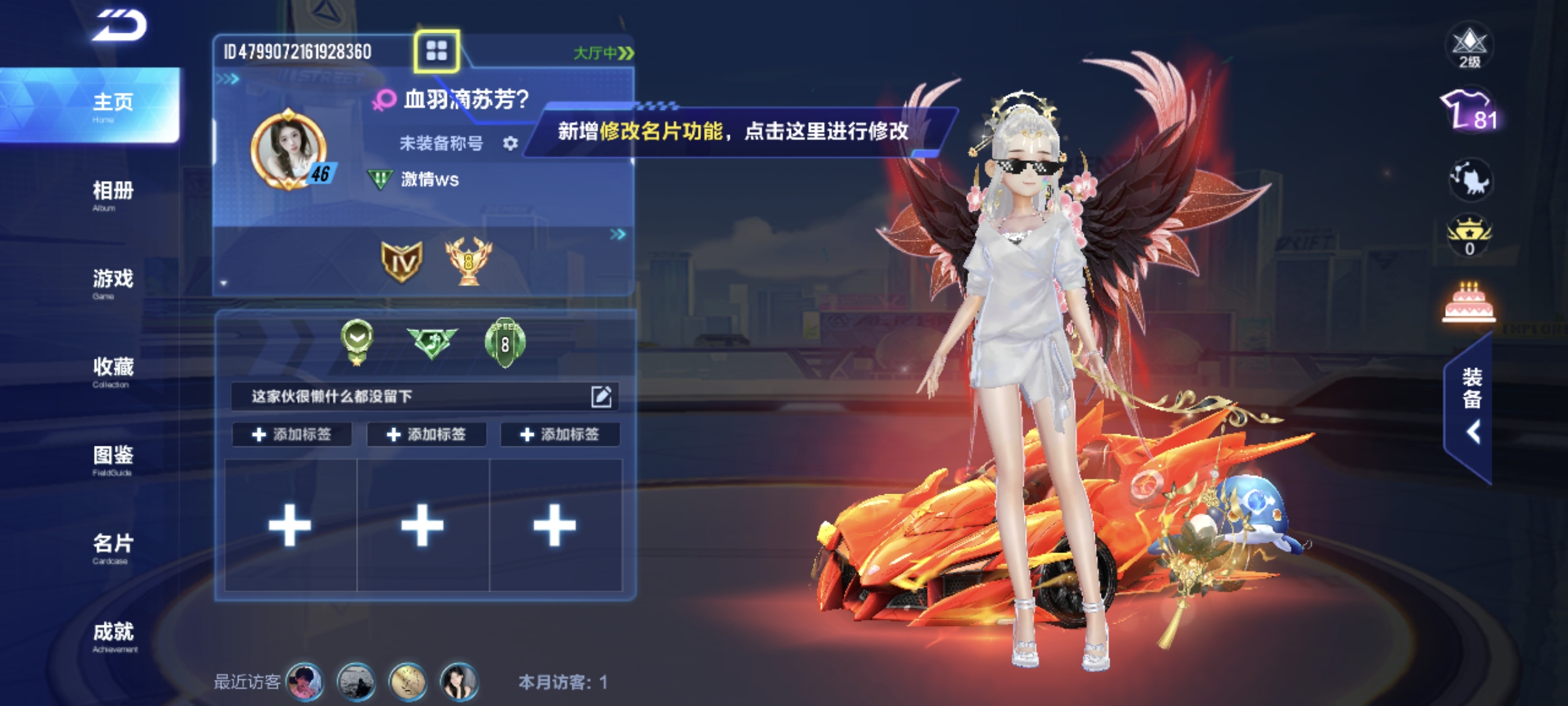1568x706 pixels.
Task: Select the gold trophy badge
Action: point(468,261)
